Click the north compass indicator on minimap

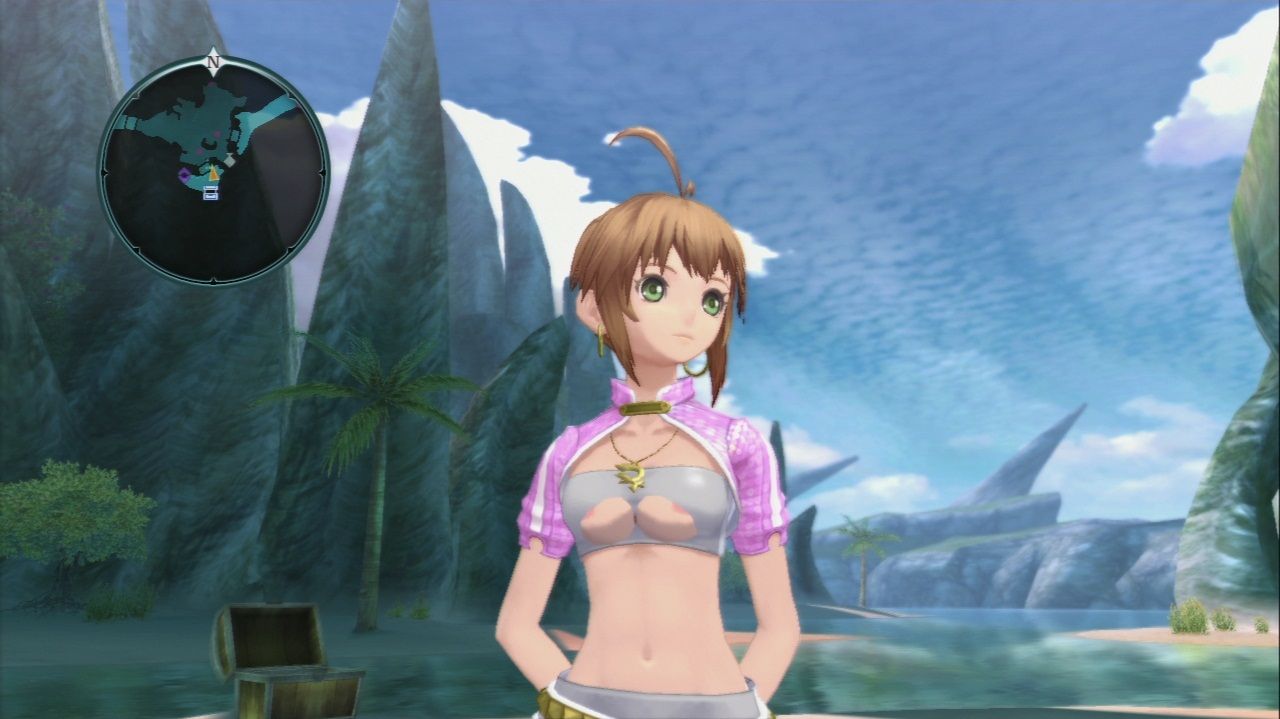[x=212, y=62]
